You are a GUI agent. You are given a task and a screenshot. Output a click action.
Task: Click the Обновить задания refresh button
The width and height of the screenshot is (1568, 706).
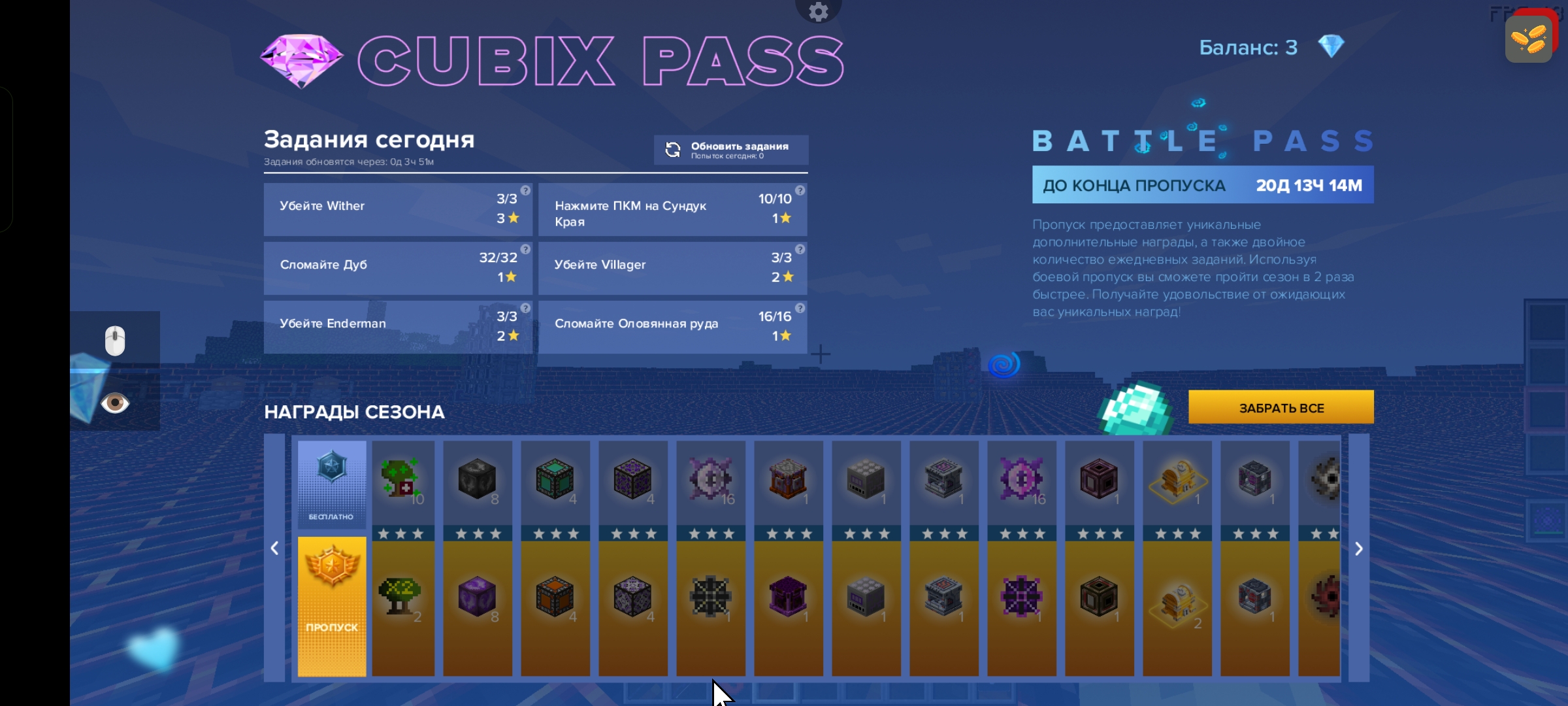pos(730,150)
